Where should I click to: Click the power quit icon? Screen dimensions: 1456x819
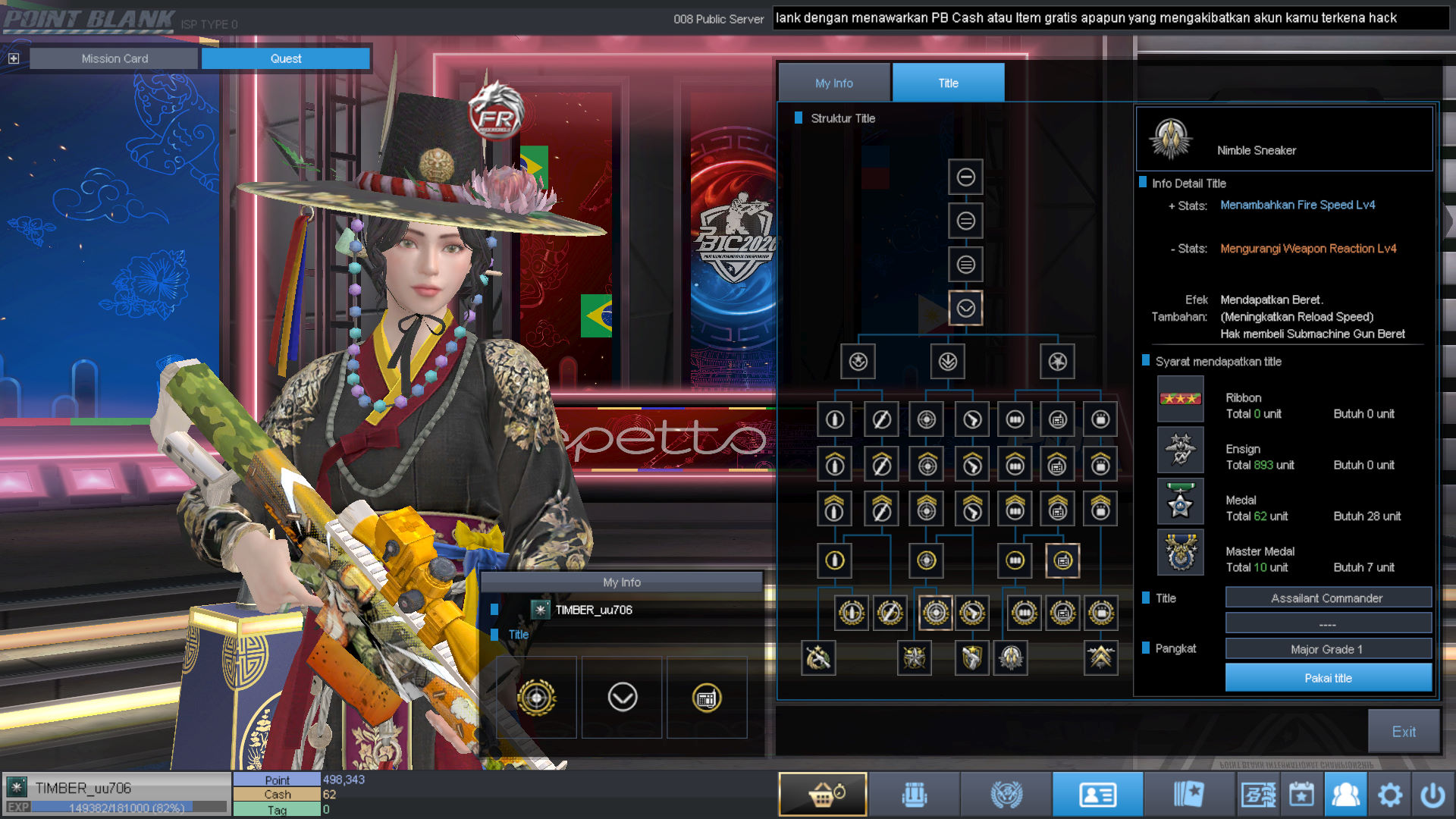coord(1432,794)
